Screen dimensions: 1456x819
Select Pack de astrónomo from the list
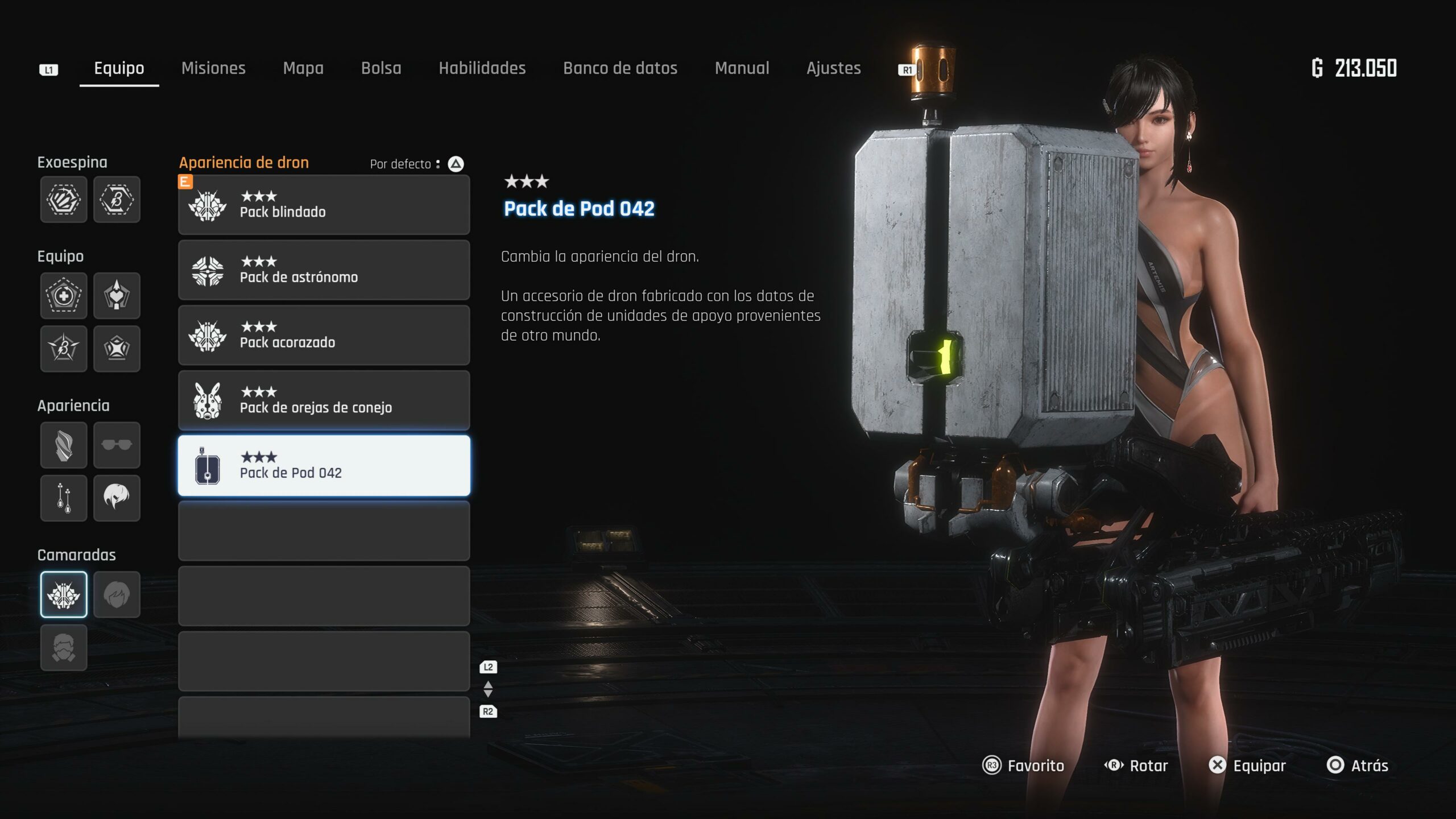[324, 270]
